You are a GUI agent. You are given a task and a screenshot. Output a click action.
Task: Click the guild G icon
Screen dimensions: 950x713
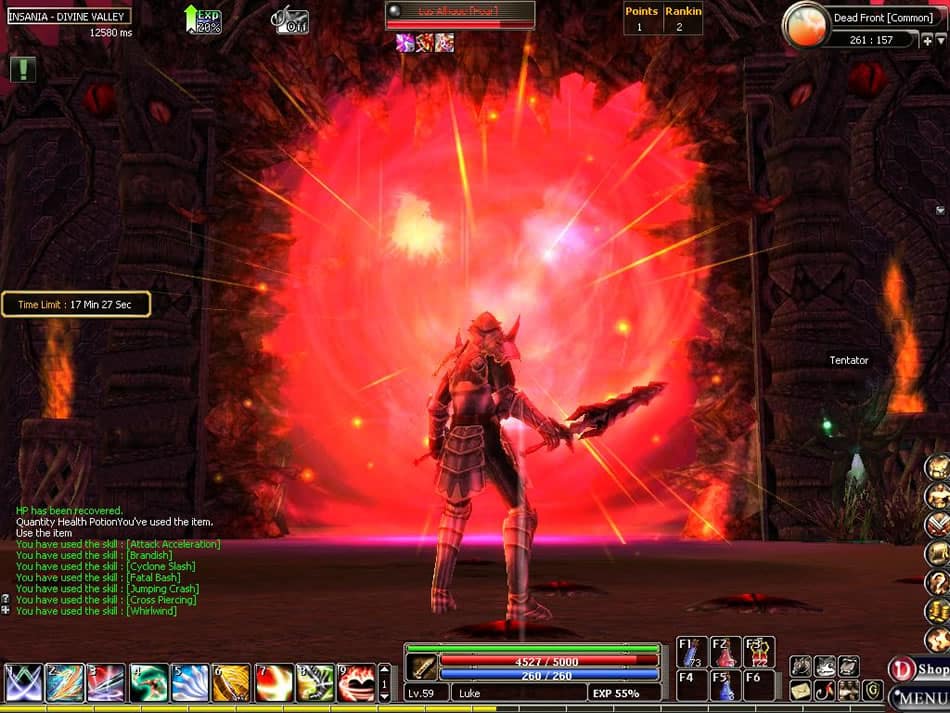coord(872,690)
